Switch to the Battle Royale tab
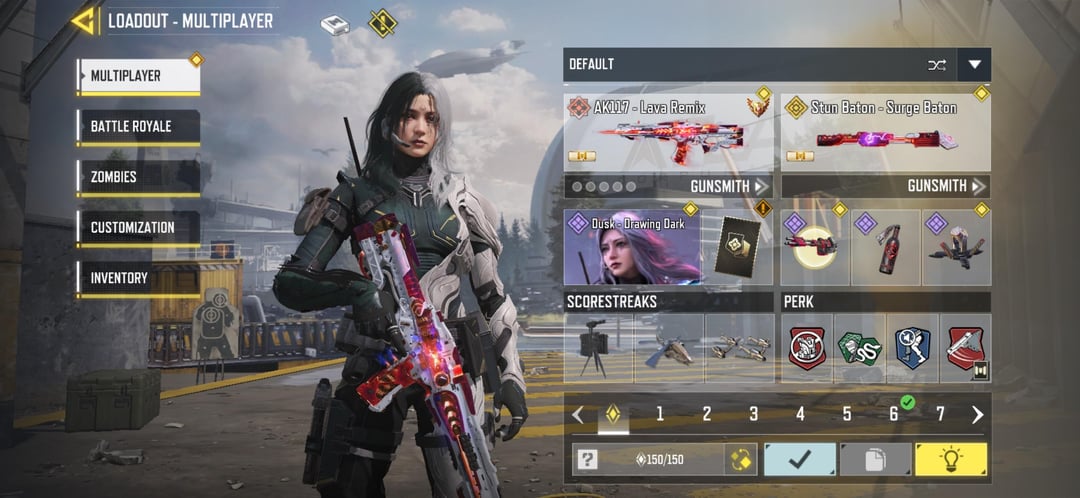 138,127
